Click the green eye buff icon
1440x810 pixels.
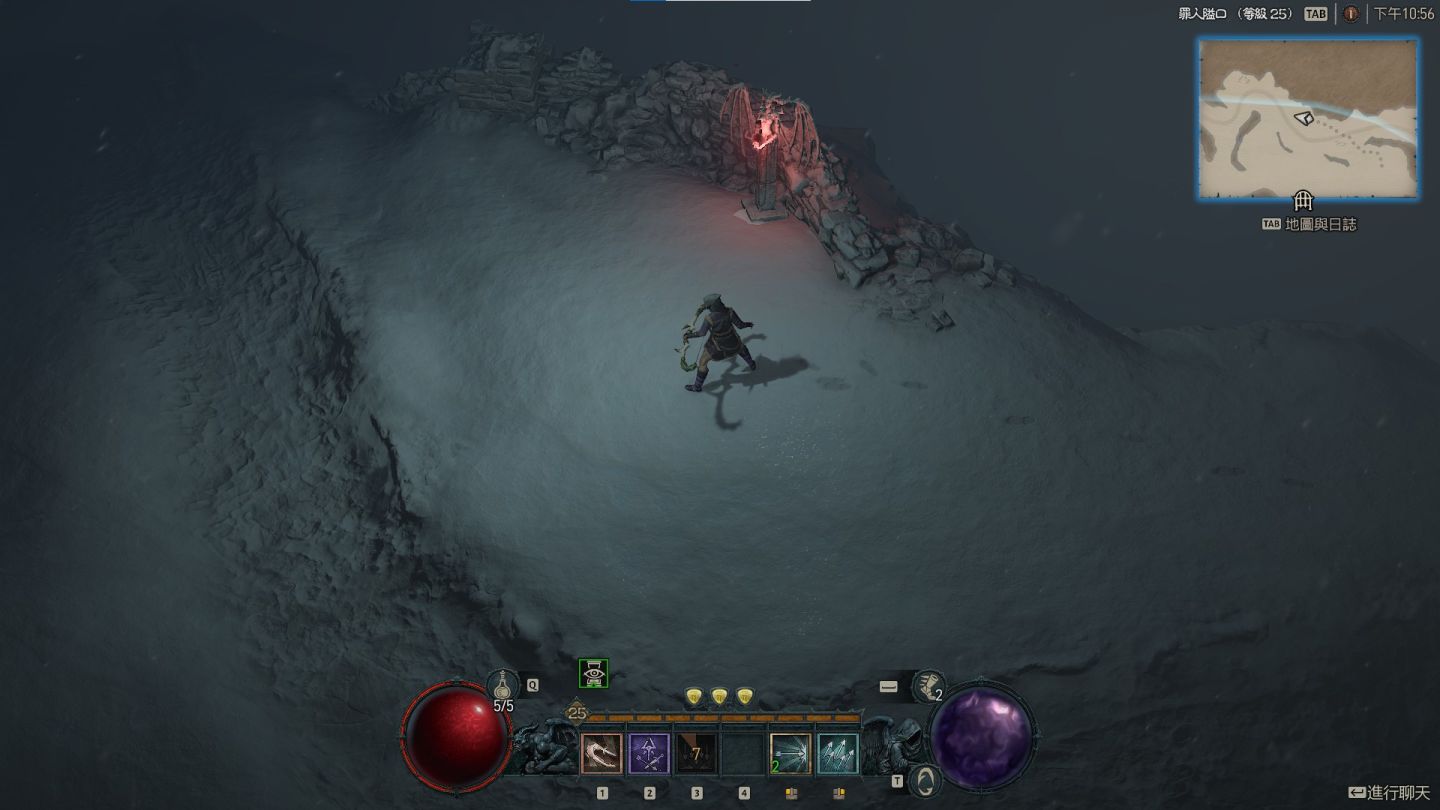pos(594,674)
